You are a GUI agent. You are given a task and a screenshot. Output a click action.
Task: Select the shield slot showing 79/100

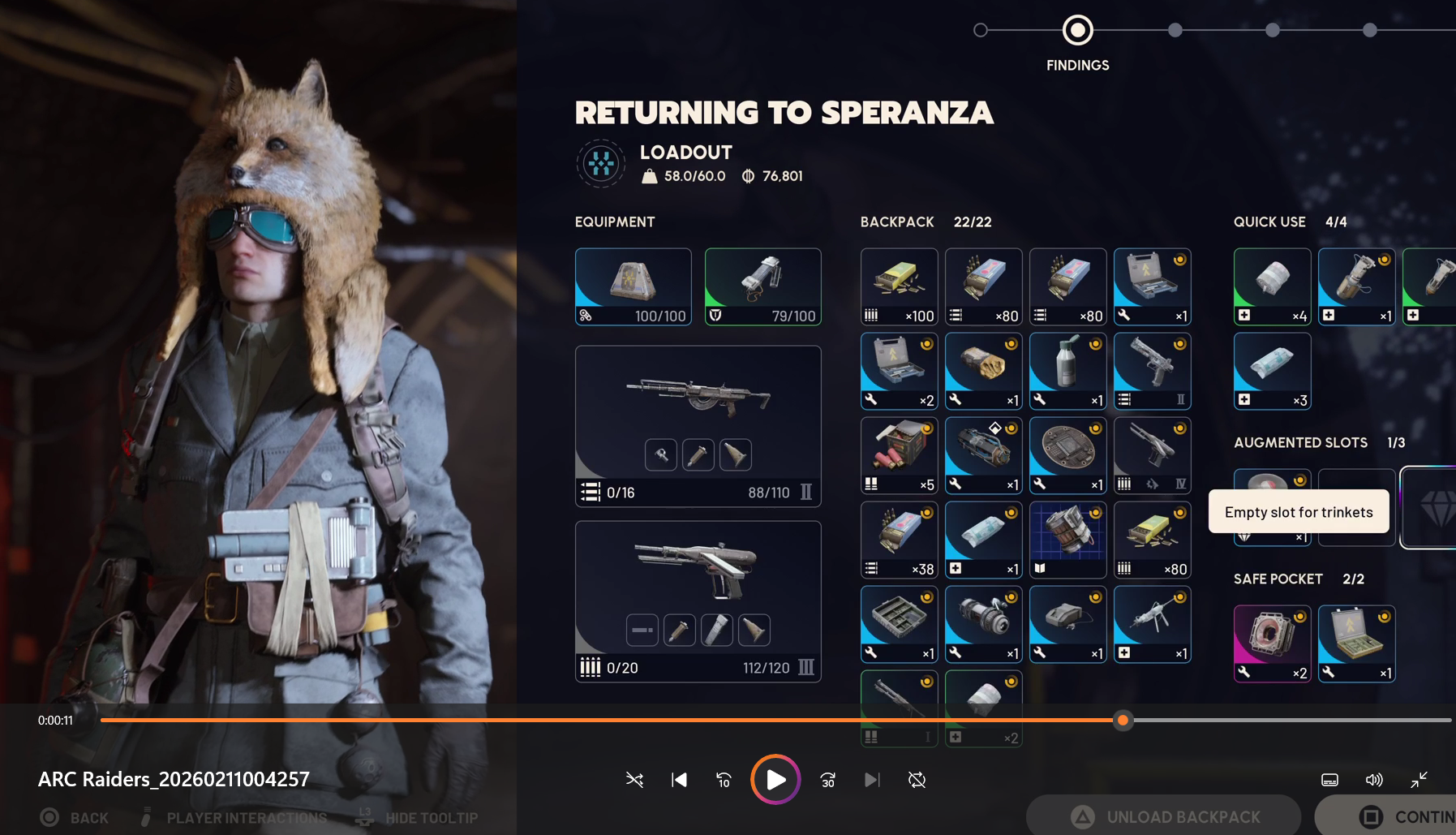click(762, 286)
